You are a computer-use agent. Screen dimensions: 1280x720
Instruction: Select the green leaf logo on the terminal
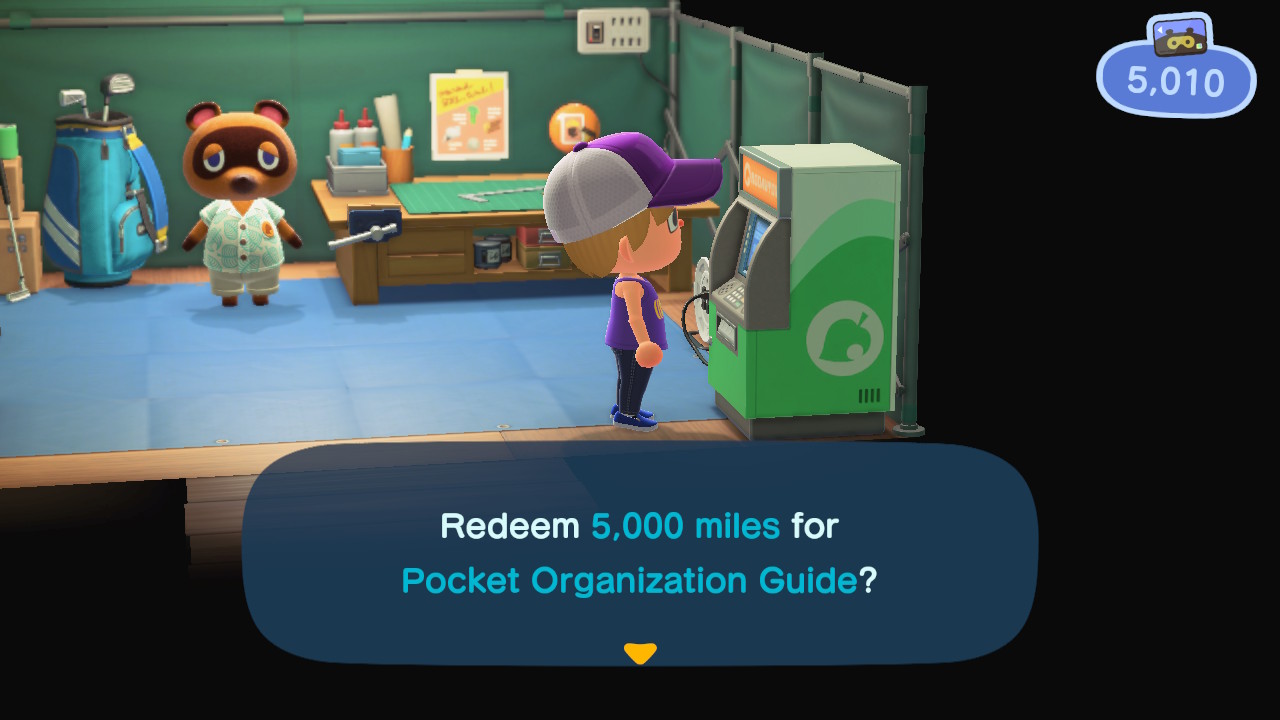pyautogui.click(x=843, y=340)
